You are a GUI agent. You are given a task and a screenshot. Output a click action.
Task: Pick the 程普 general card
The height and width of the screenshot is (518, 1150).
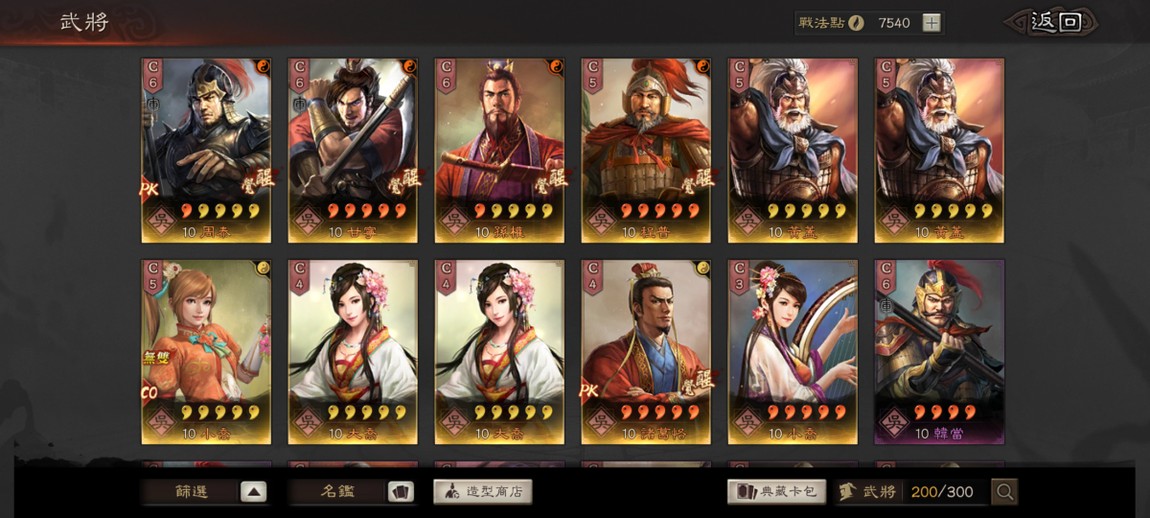coord(646,150)
